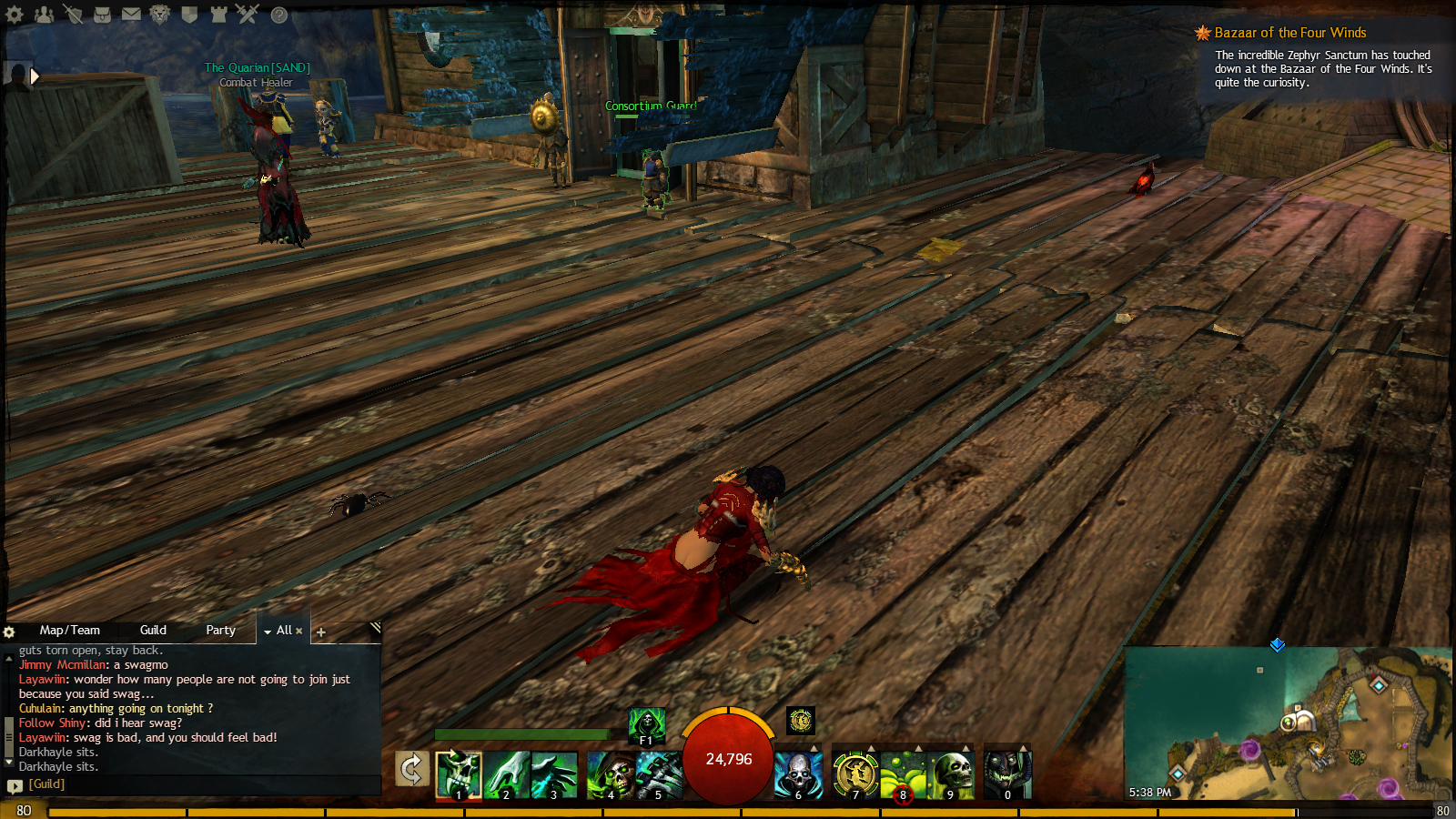The image size is (1456, 819).
Task: Expand the elite skill 0 flyout arrow
Action: (1023, 745)
